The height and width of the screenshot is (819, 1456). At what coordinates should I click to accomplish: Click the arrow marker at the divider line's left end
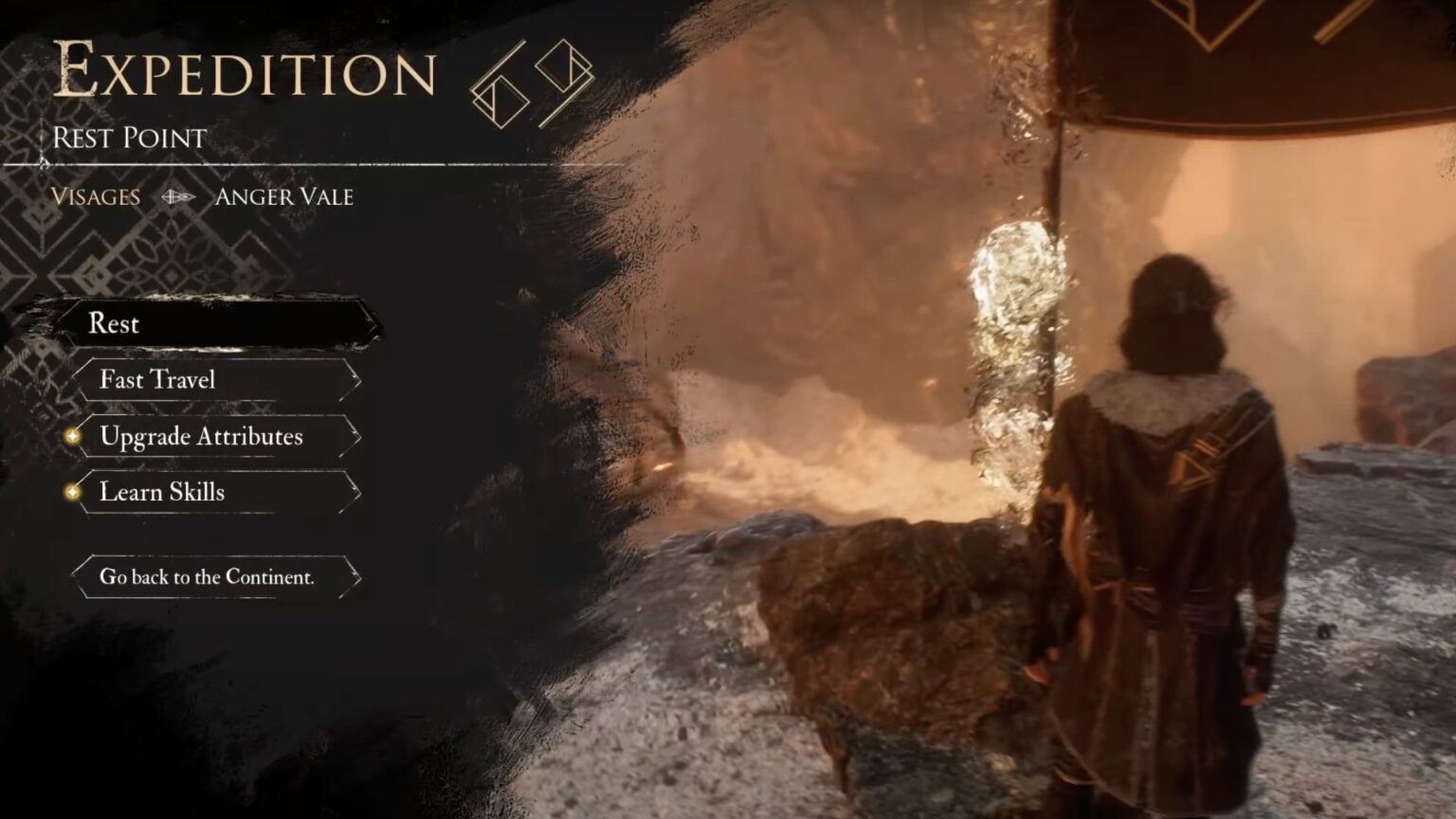click(x=45, y=161)
